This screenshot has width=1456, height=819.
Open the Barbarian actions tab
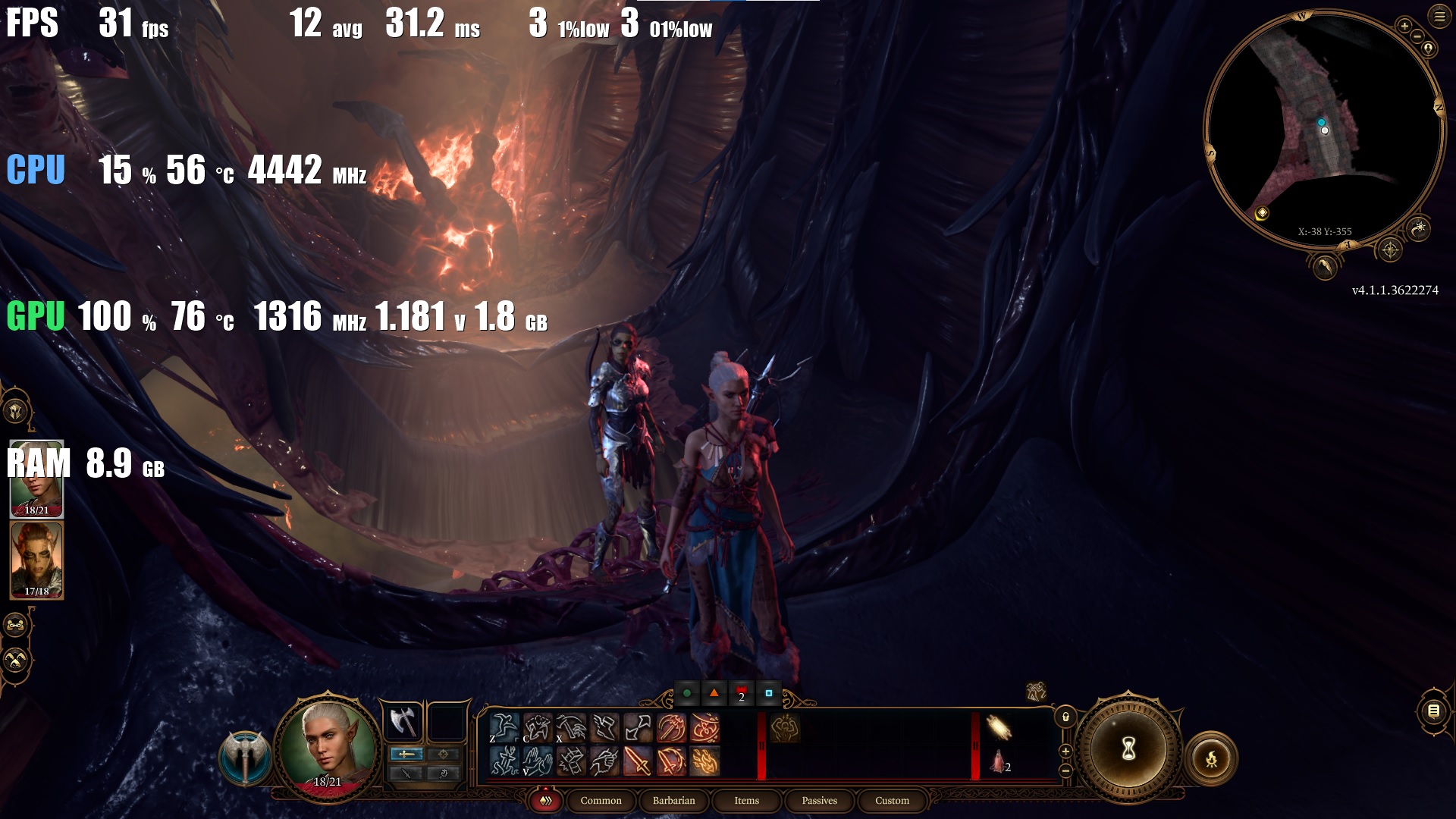(673, 801)
